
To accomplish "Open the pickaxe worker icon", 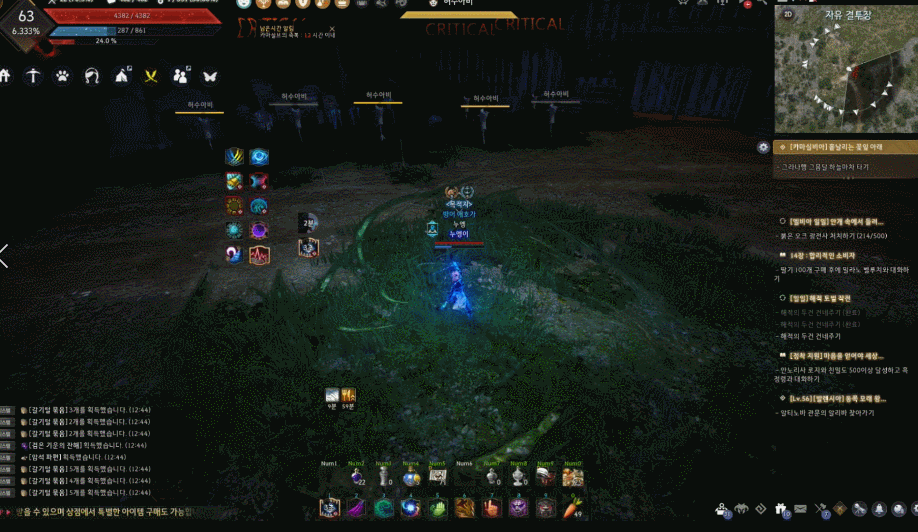I will [x=34, y=75].
